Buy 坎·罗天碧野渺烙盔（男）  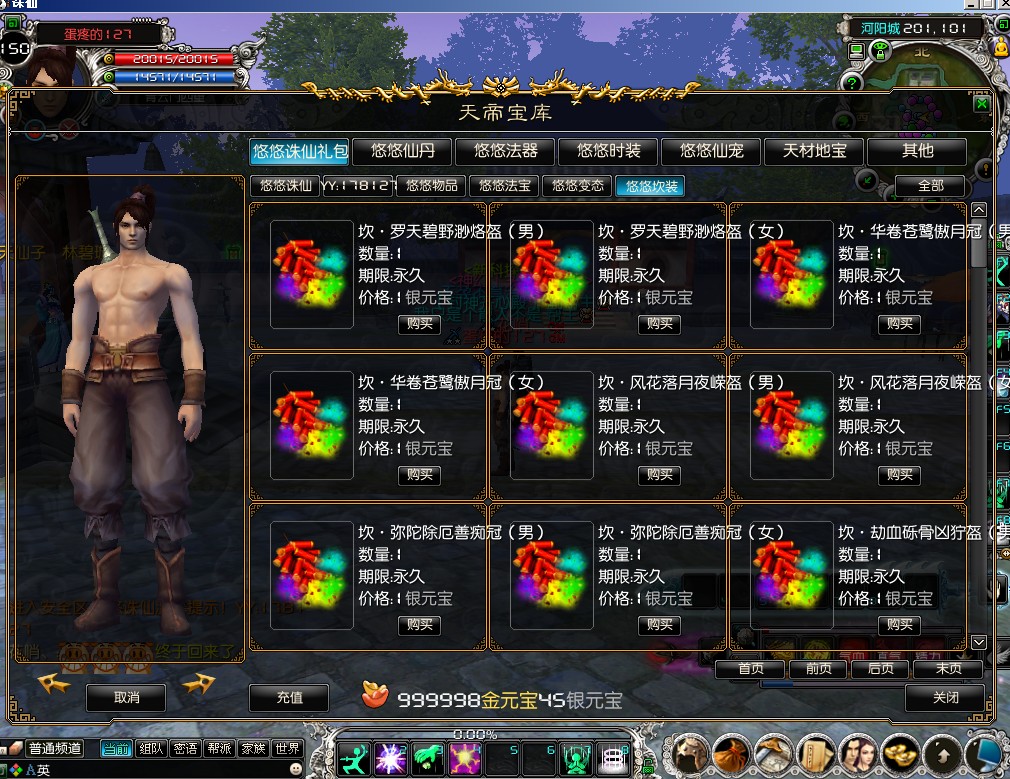(x=420, y=324)
